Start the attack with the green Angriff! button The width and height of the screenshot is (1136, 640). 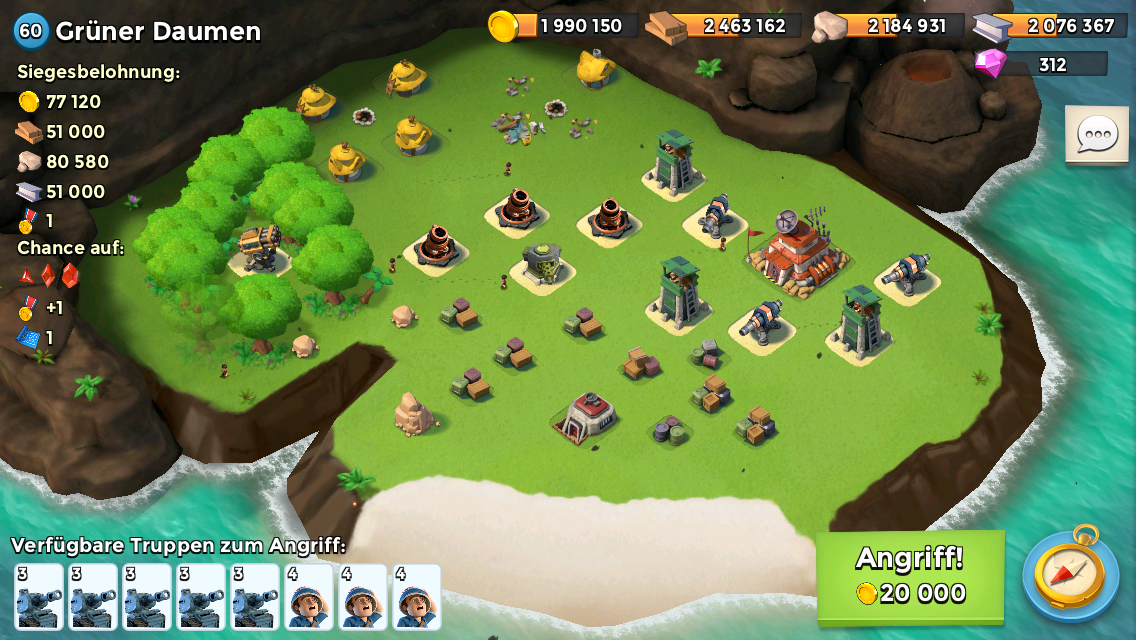click(x=910, y=576)
